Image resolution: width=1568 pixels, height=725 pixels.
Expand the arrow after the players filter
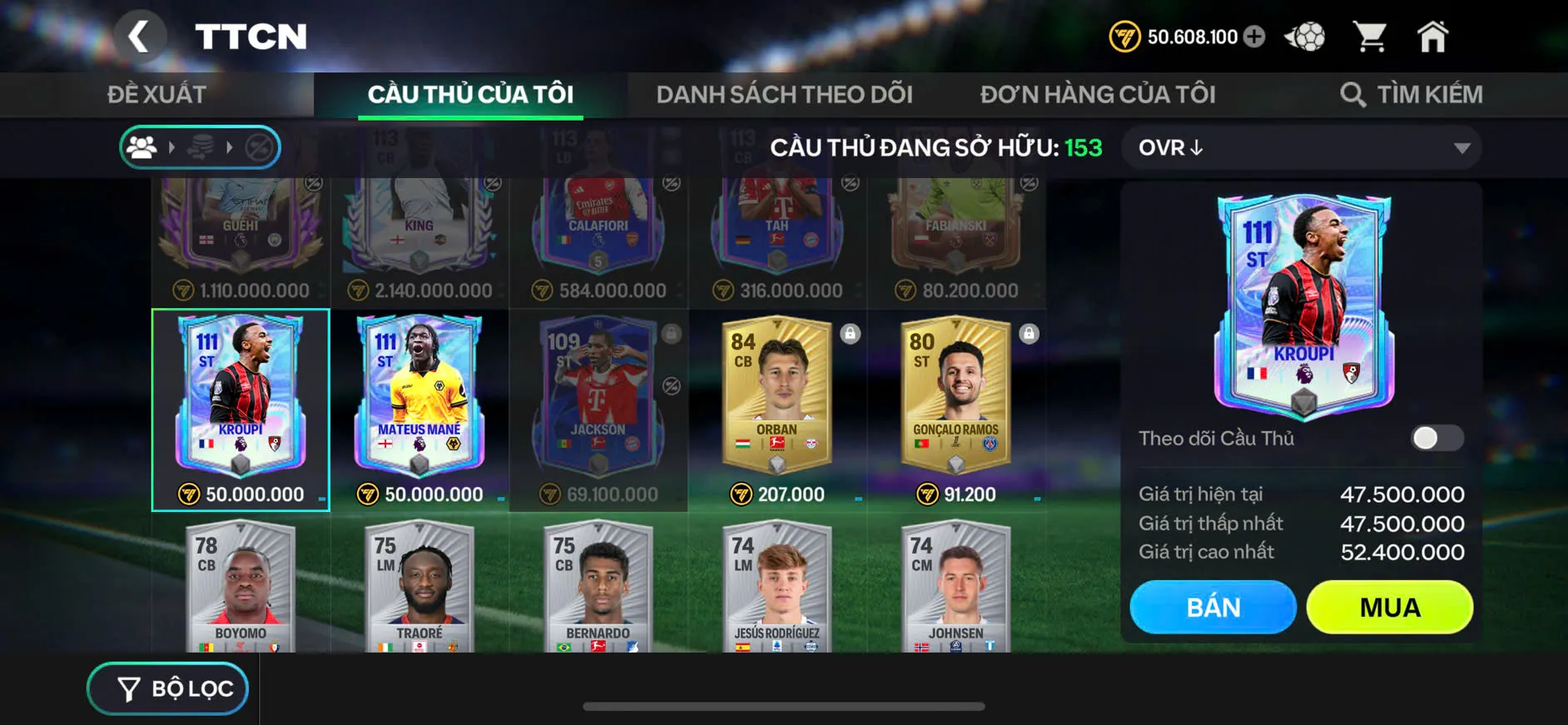(172, 147)
